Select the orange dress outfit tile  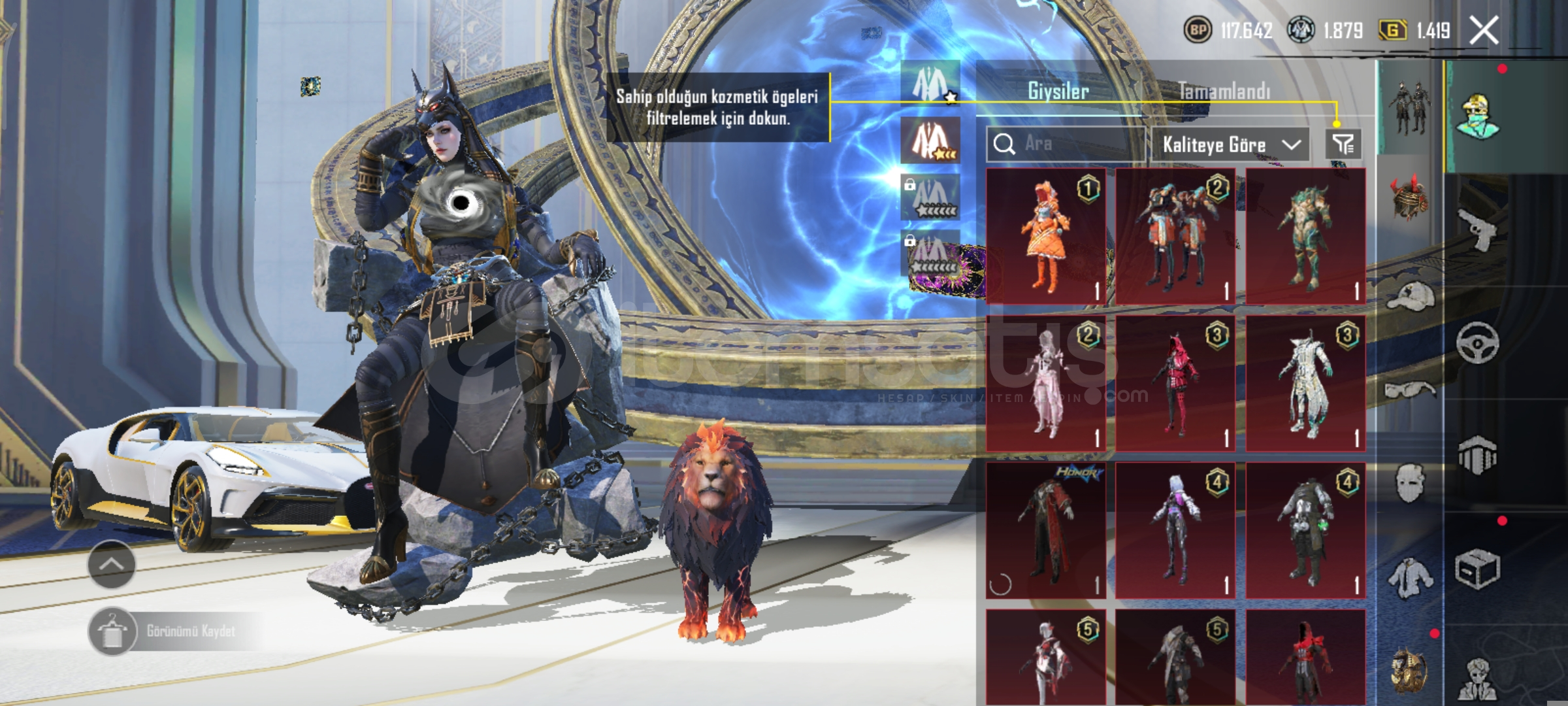pos(1045,236)
